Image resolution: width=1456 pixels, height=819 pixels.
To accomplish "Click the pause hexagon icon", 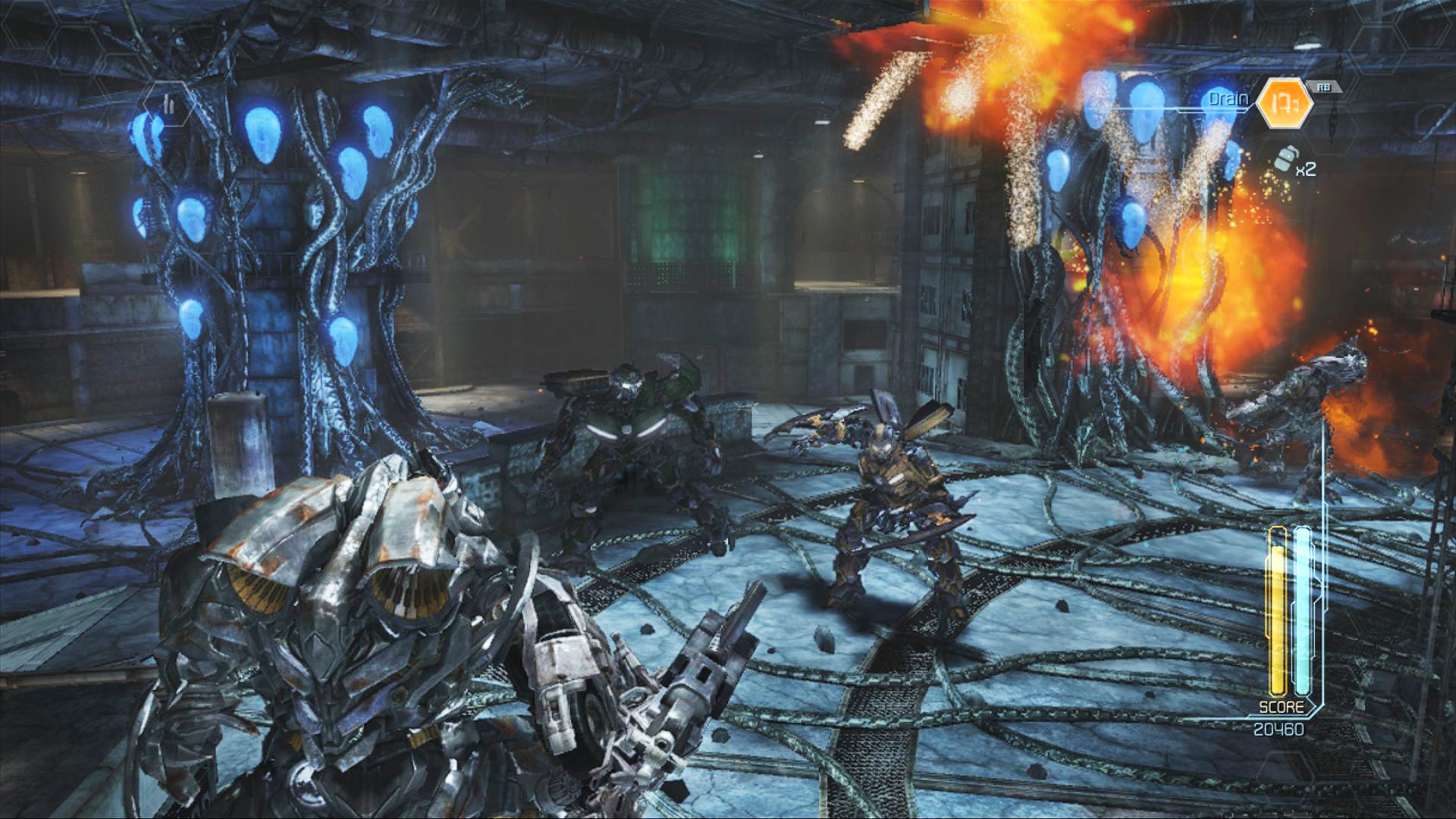I will click(169, 105).
